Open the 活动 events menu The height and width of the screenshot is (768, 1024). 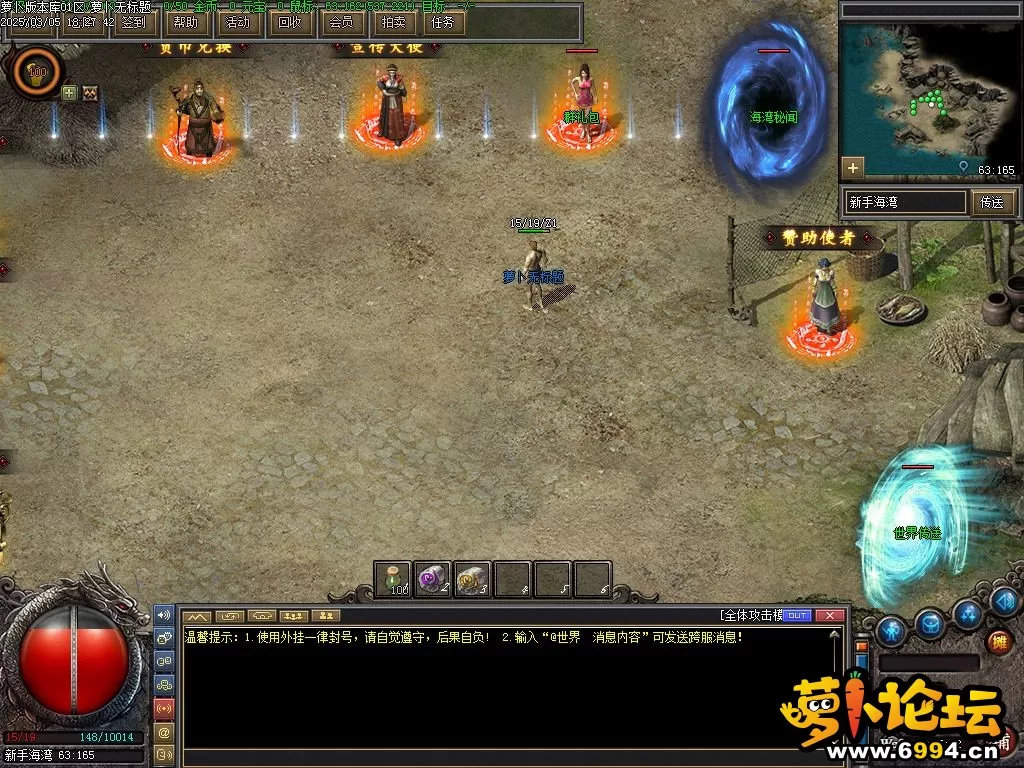coord(238,21)
